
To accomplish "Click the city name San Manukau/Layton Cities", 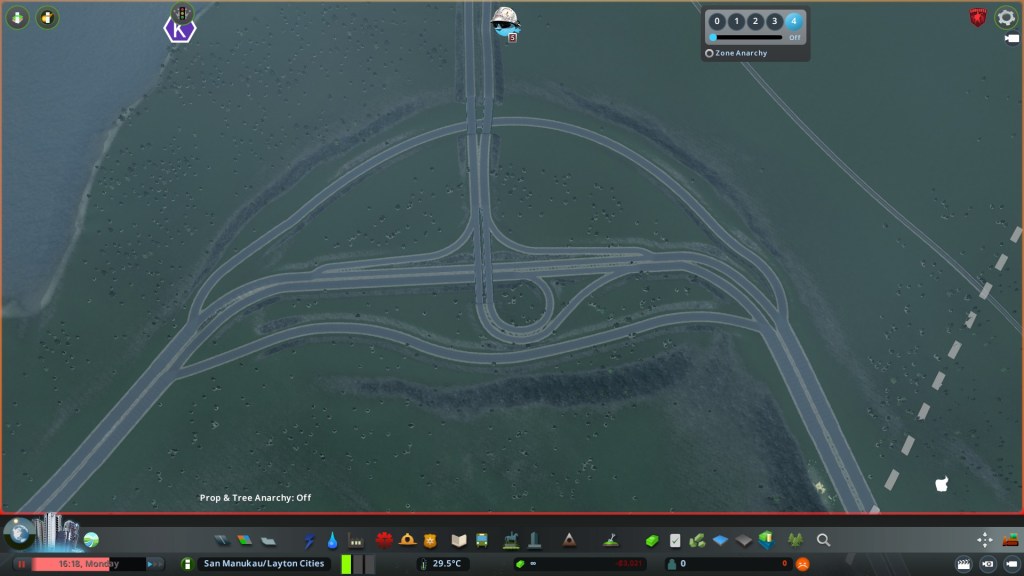I will (x=264, y=564).
